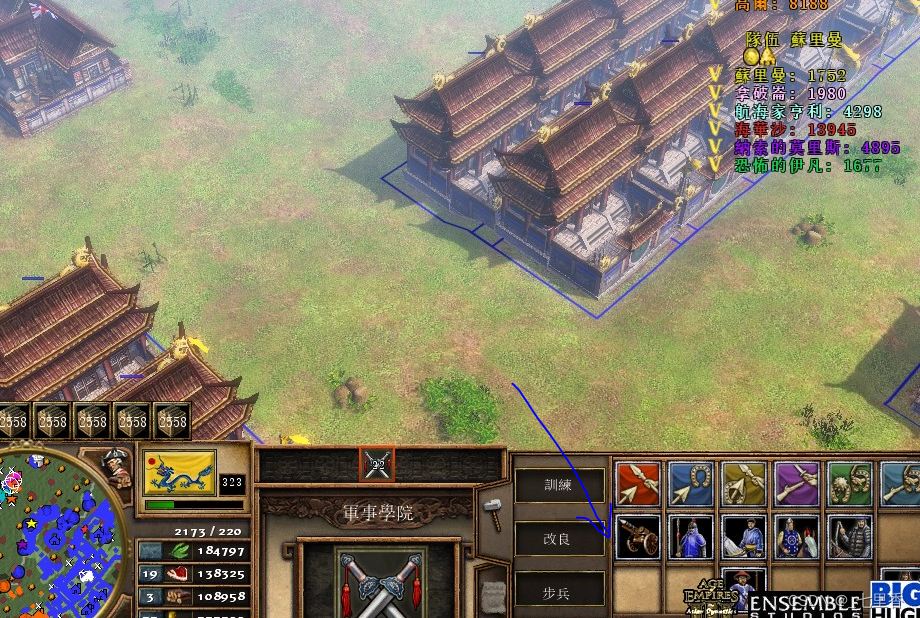This screenshot has width=920, height=618.
Task: Select the blue banner horseshoe arrow upgrade
Action: (691, 484)
